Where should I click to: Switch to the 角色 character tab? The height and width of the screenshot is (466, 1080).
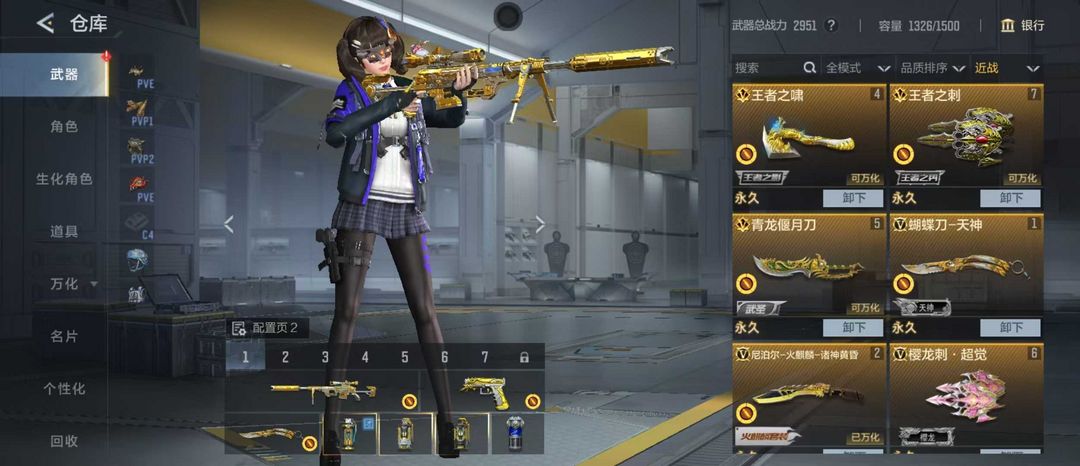pyautogui.click(x=64, y=127)
